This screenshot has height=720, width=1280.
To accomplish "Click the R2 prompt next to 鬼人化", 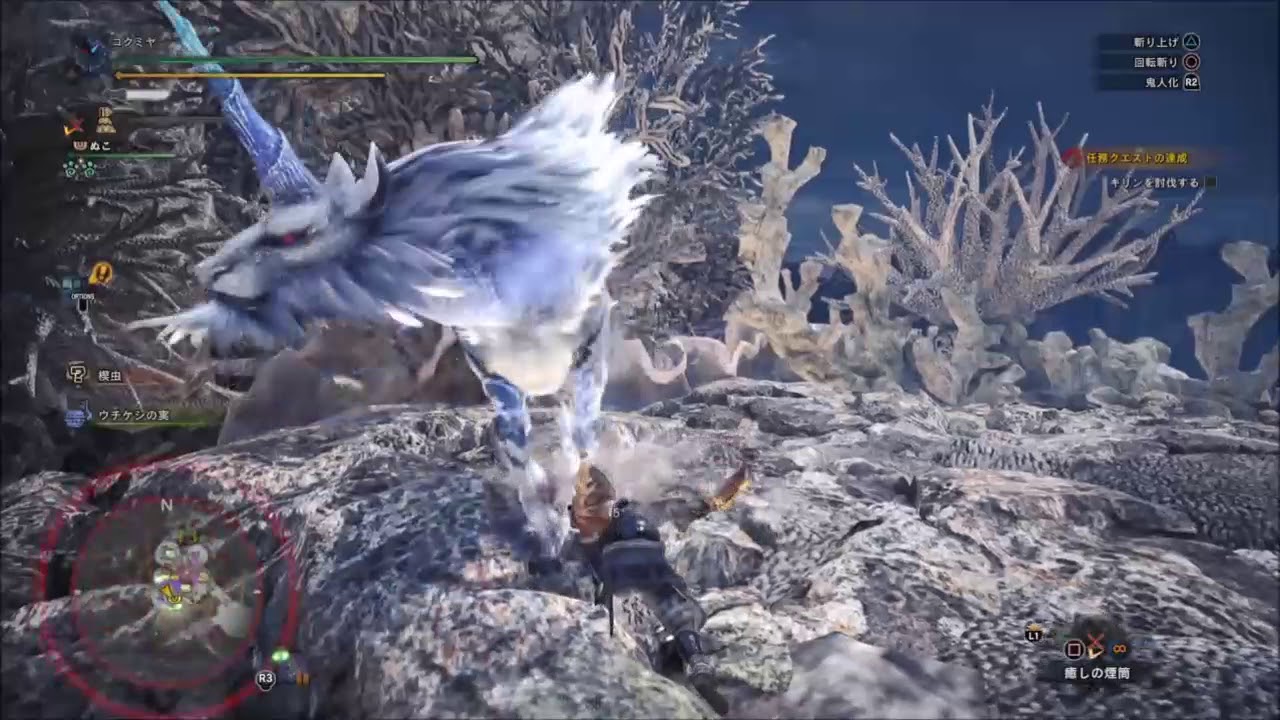I will pyautogui.click(x=1190, y=83).
